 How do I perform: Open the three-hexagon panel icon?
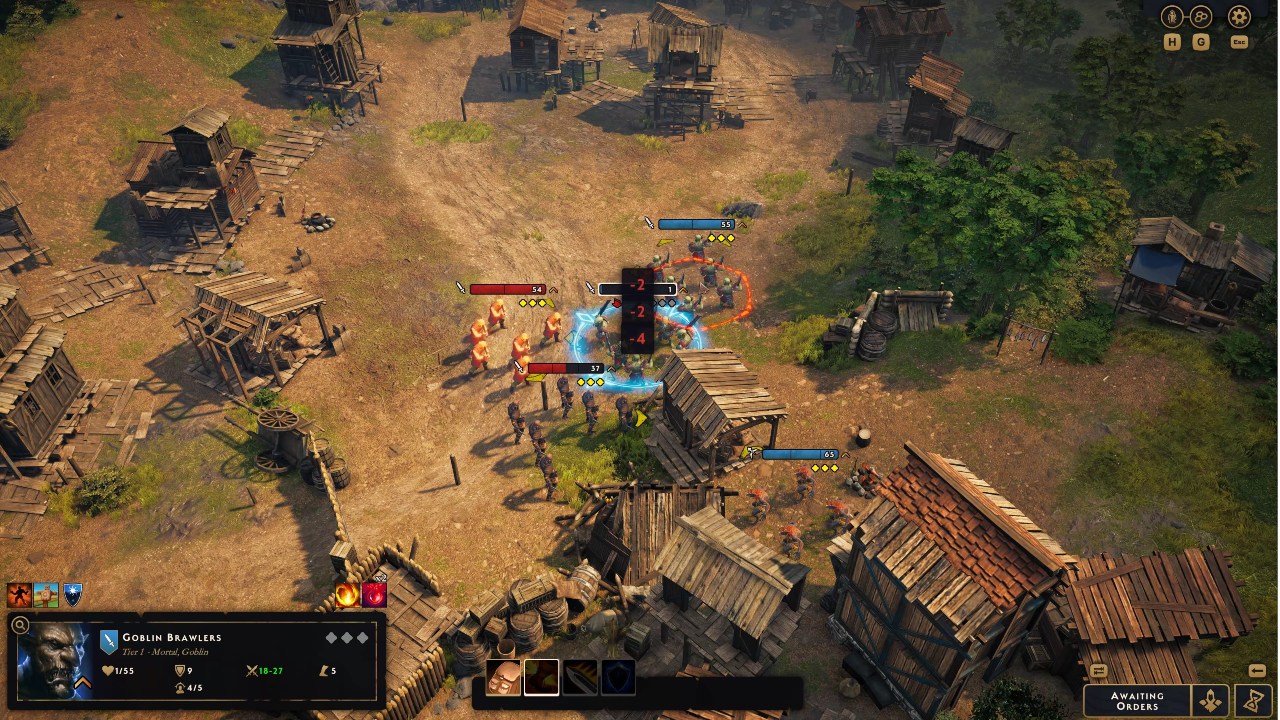coord(1201,17)
